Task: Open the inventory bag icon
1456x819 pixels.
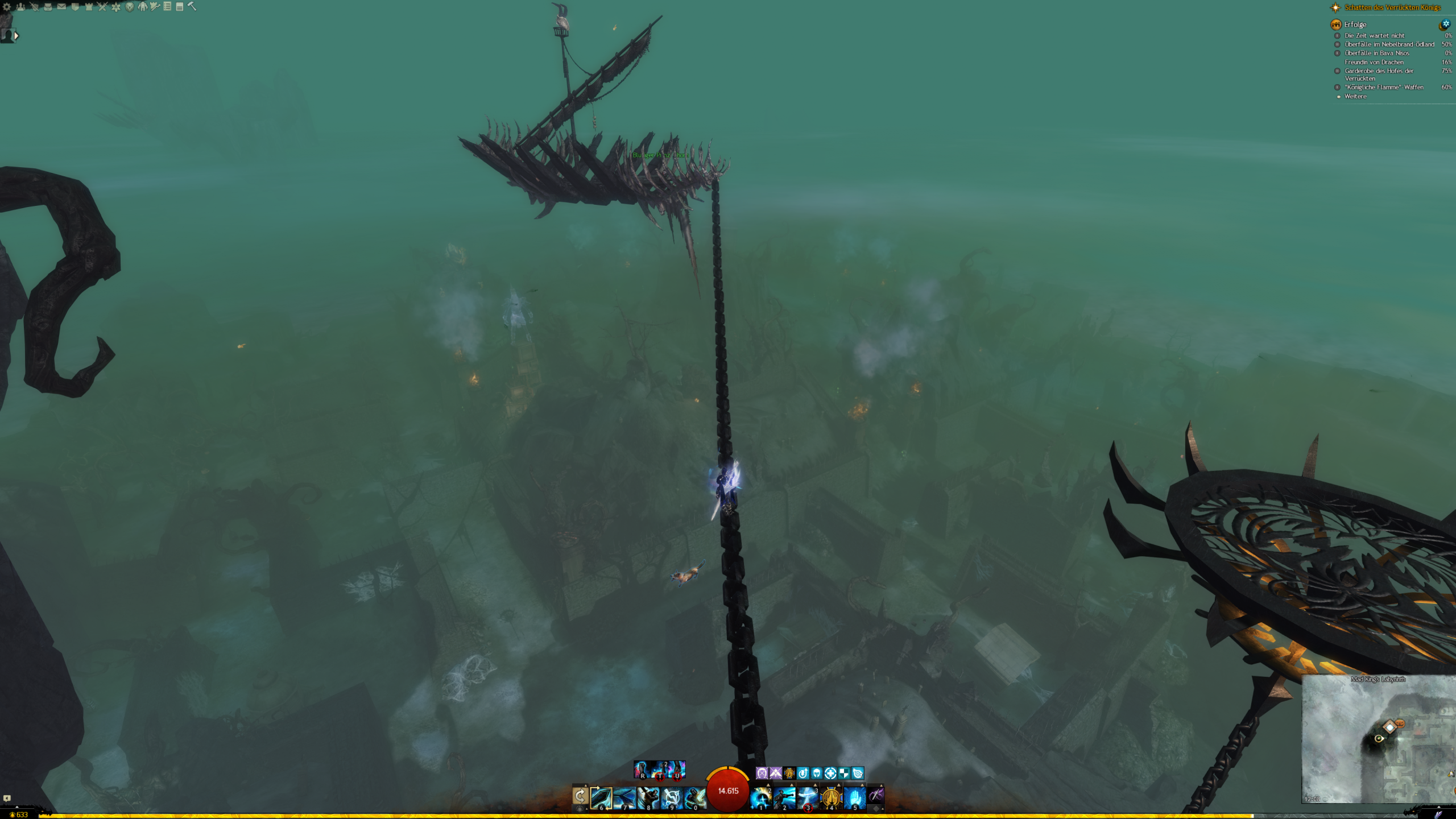Action: pos(48,7)
